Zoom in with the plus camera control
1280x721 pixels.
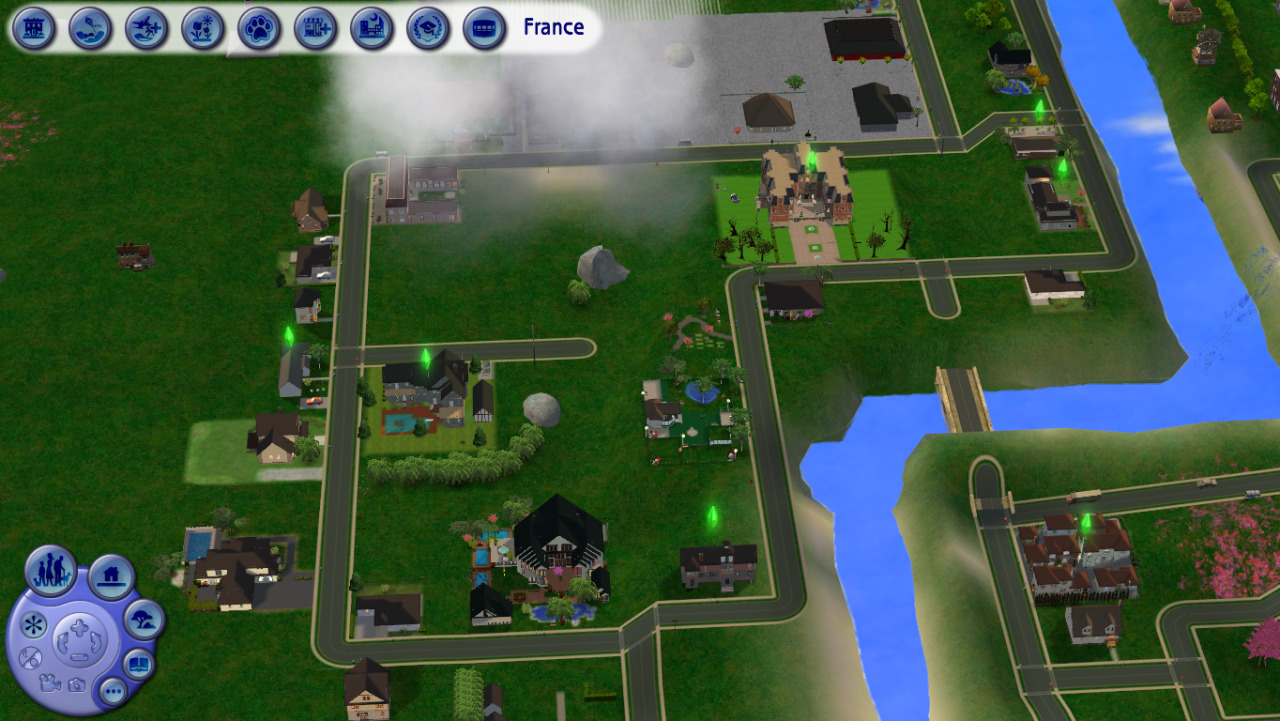(x=78, y=628)
